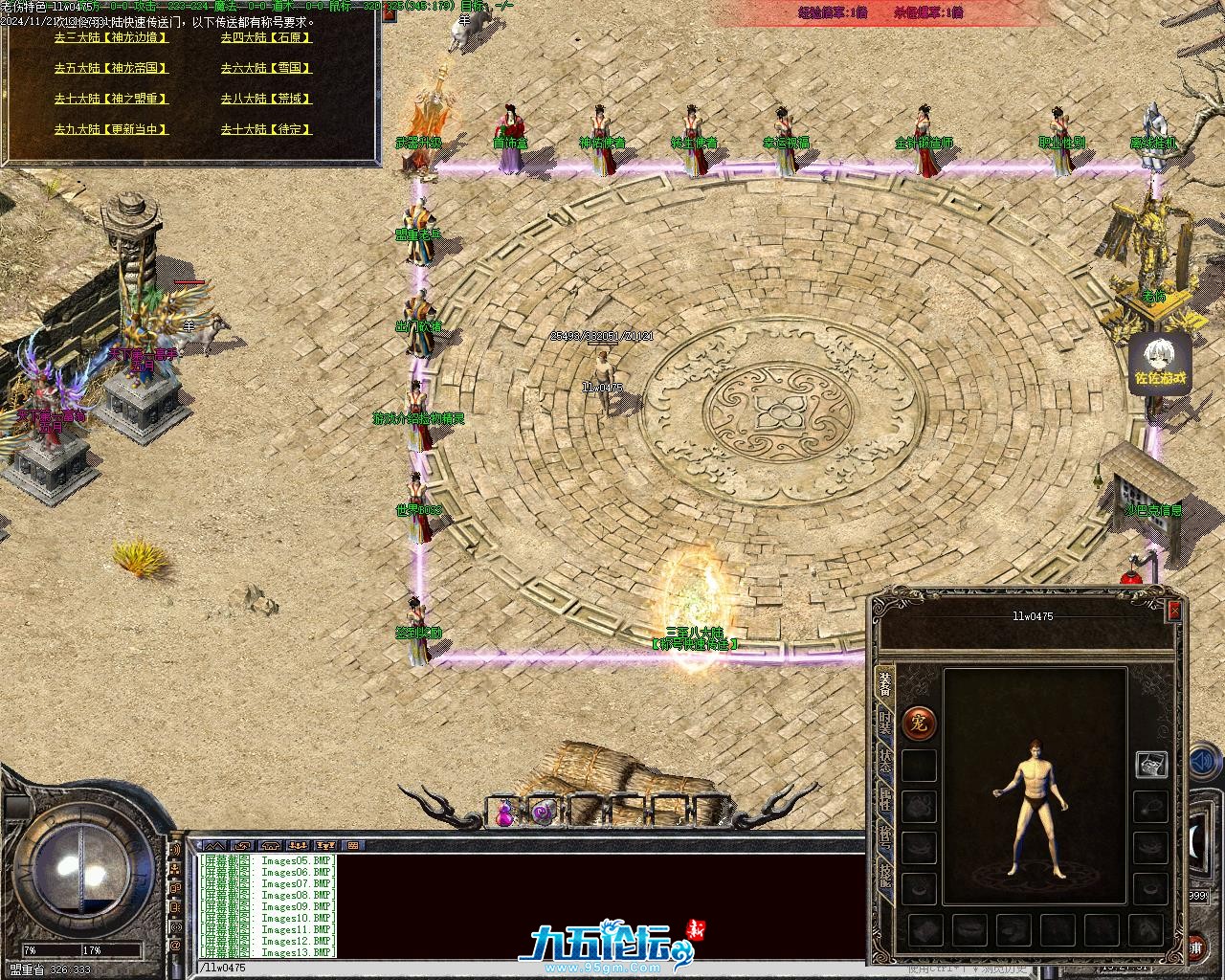
Task: Choose the 去十大陆【待定】 link
Action: (x=266, y=130)
